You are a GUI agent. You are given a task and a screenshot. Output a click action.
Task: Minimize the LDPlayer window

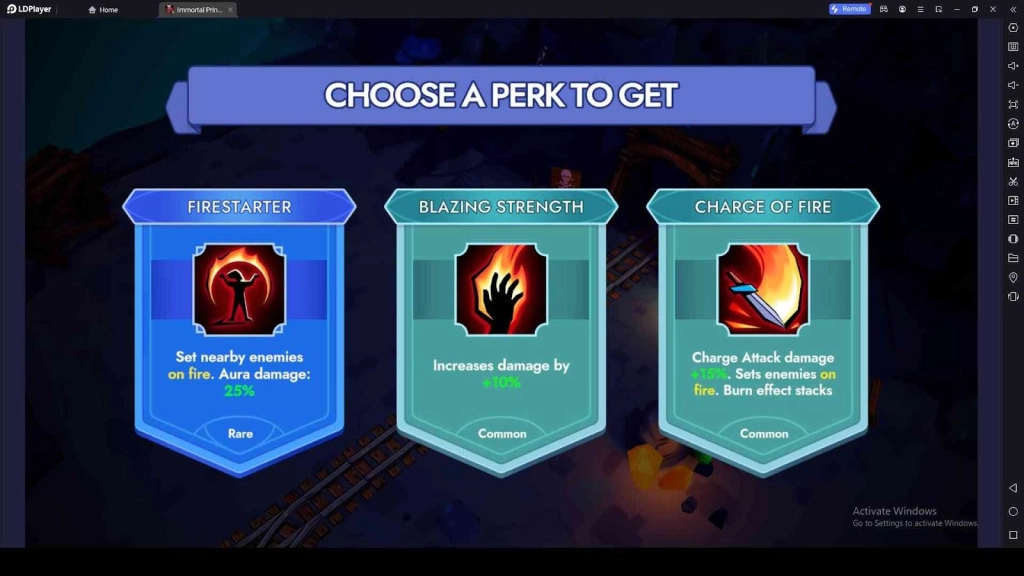[x=957, y=9]
